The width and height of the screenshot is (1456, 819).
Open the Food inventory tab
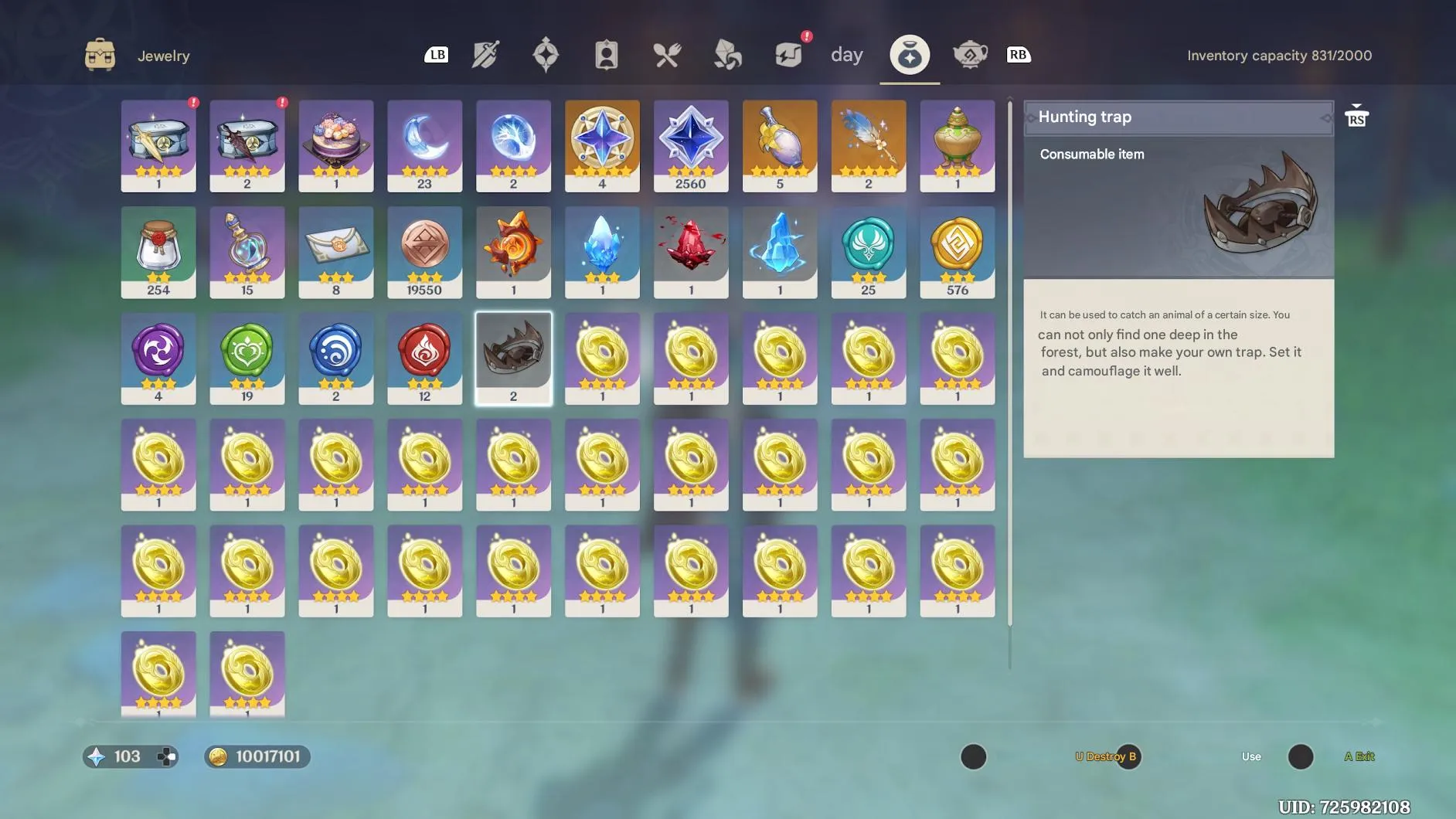(668, 54)
